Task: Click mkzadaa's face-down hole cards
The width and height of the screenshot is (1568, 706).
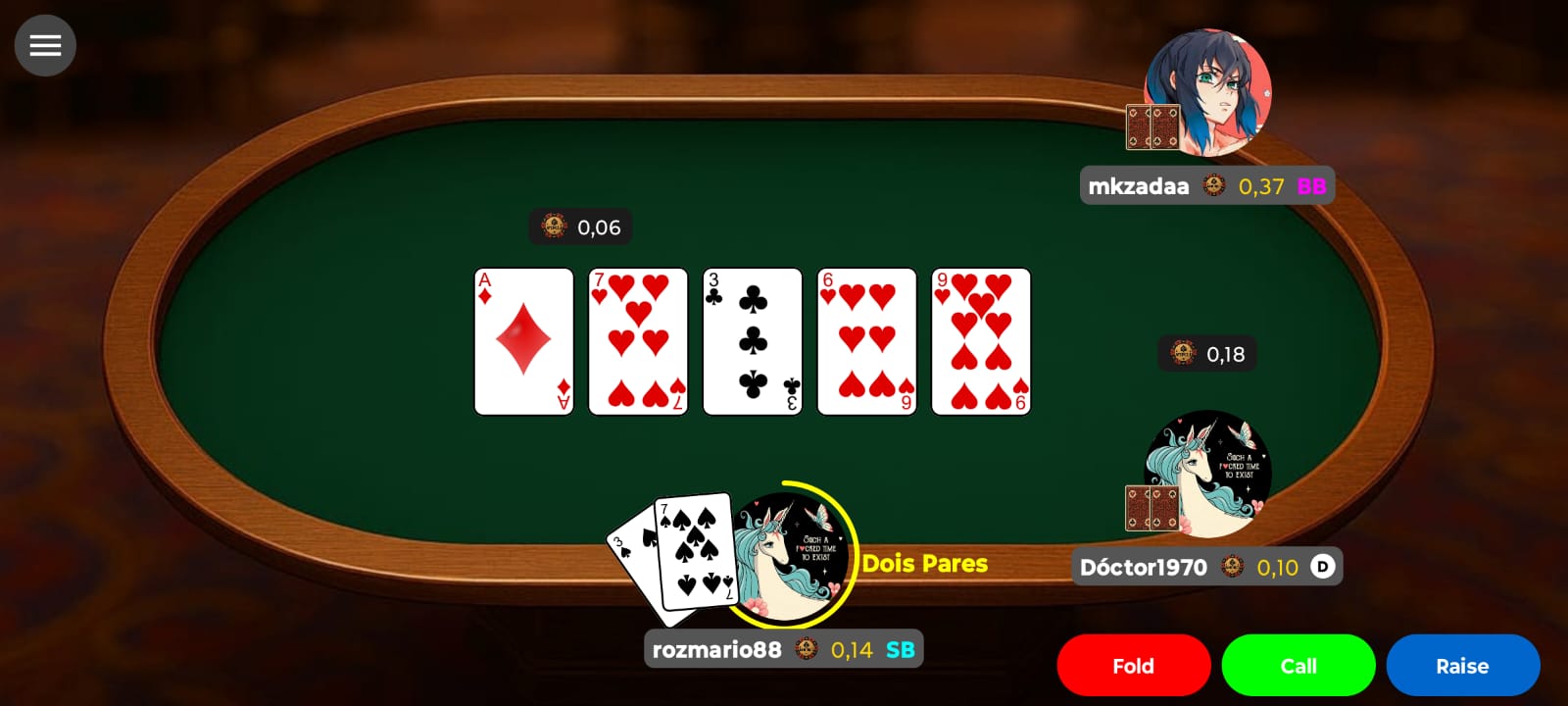Action: [1151, 127]
